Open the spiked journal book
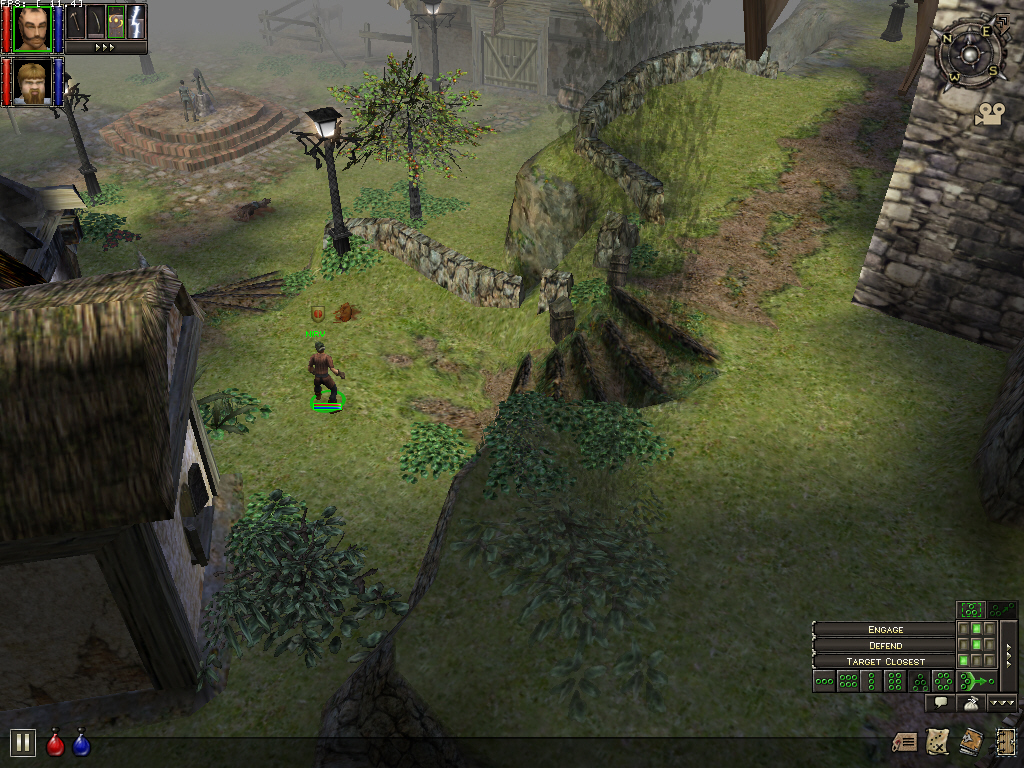 [x=970, y=742]
